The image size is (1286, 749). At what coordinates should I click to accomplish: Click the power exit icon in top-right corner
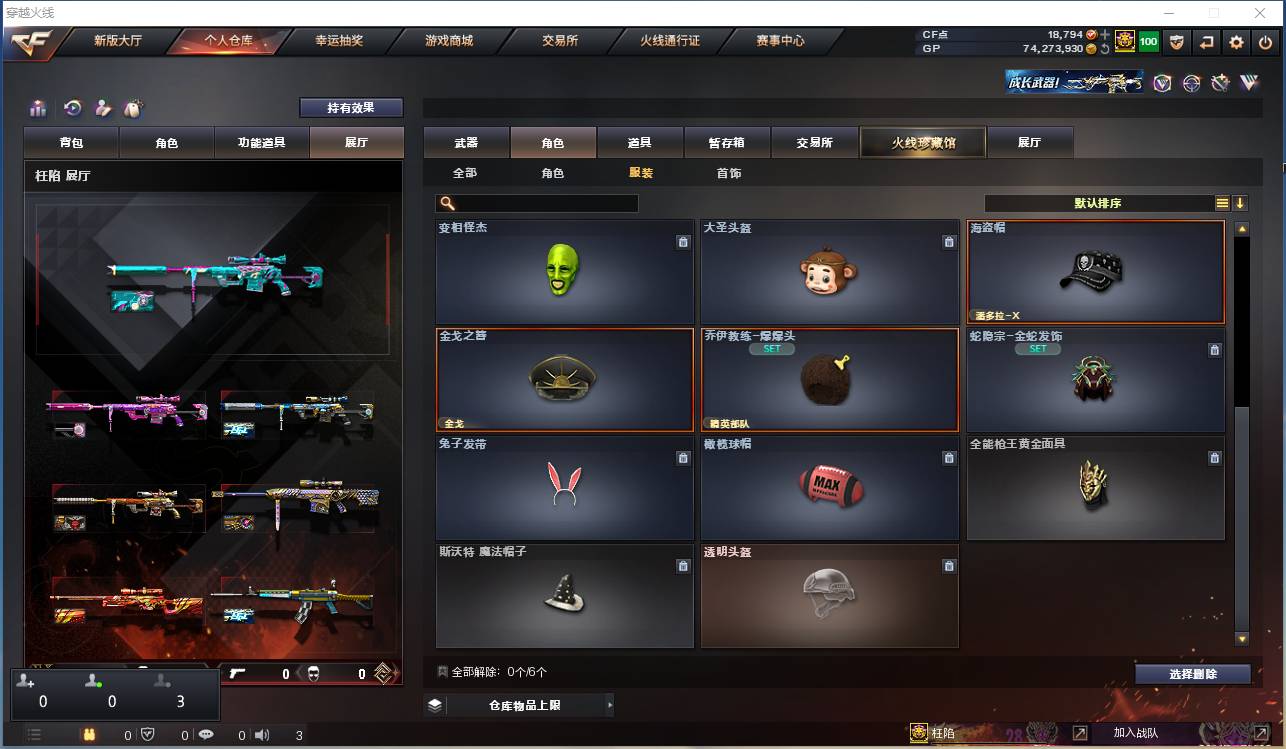[x=1265, y=43]
